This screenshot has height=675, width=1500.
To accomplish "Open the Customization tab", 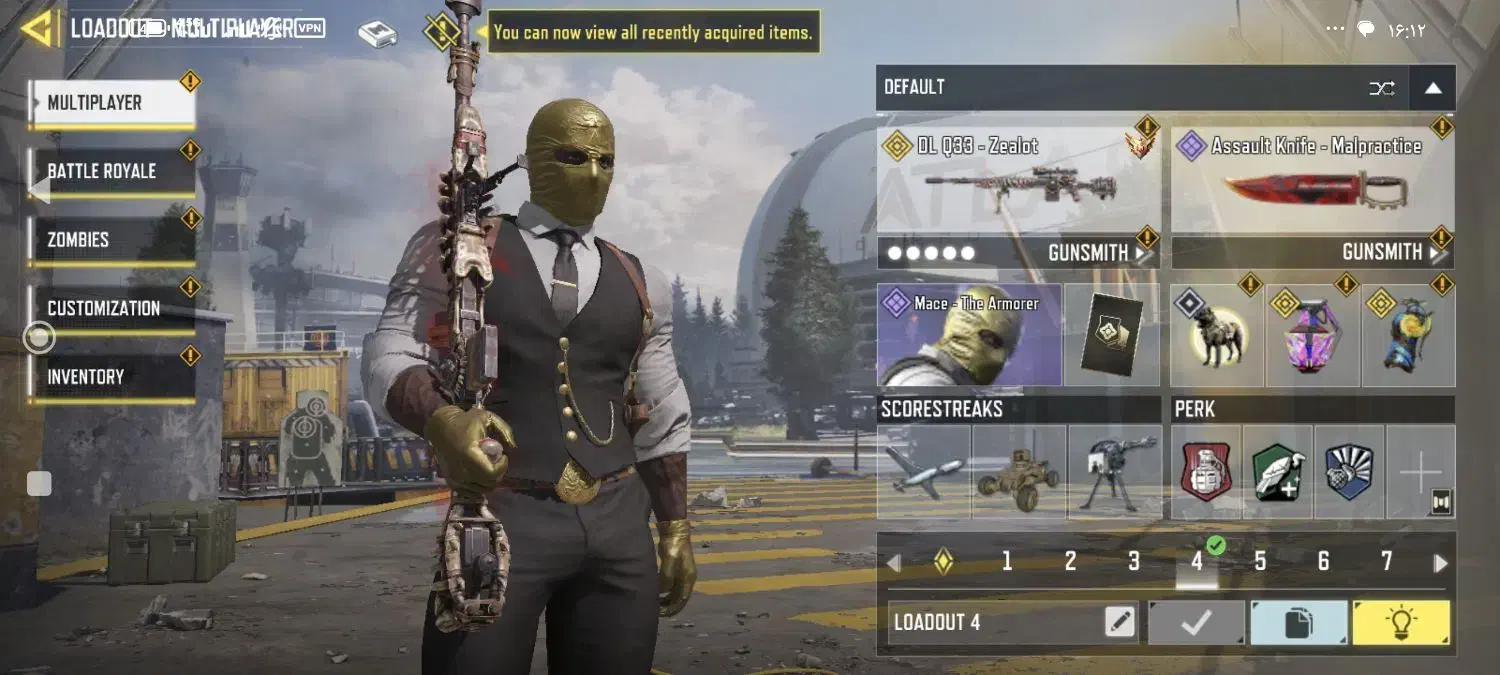I will point(111,308).
